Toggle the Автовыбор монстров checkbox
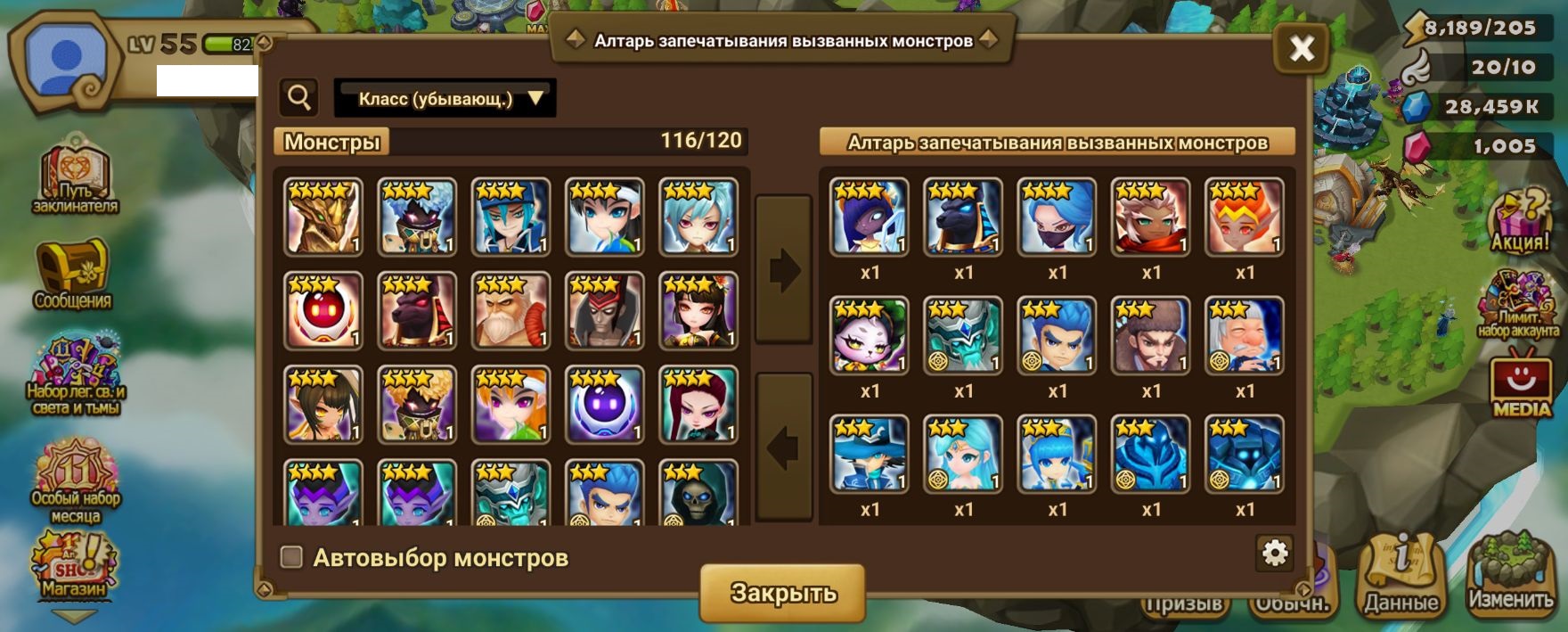The image size is (1568, 632). coord(291,557)
